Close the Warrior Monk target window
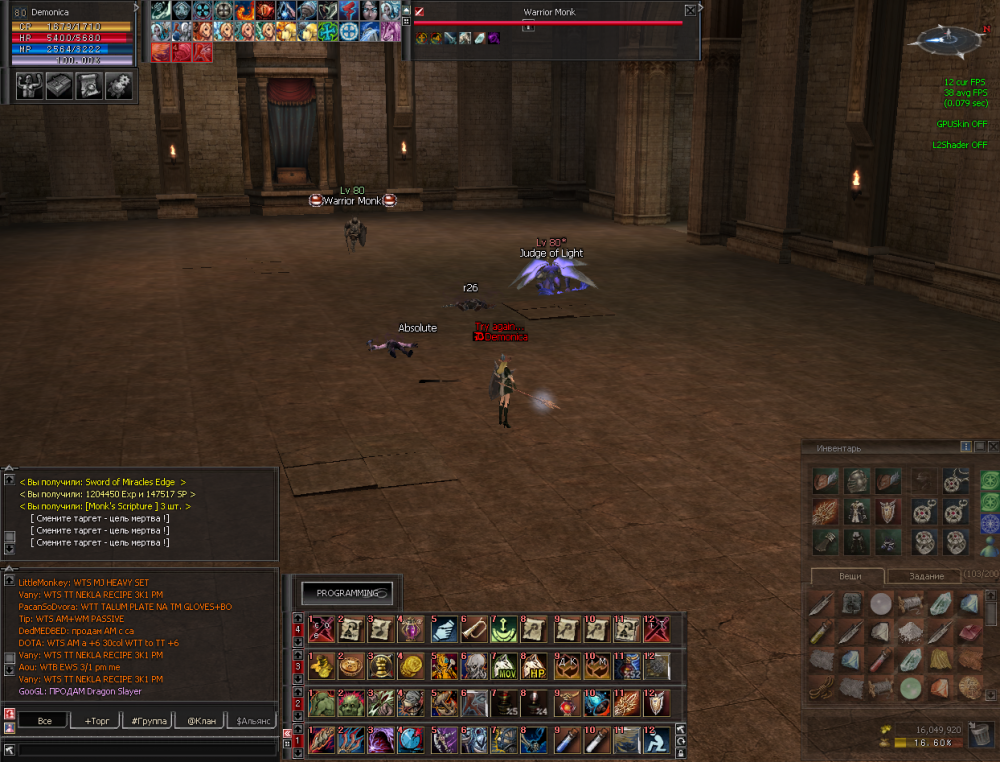Viewport: 1000px width, 762px height. (x=690, y=11)
